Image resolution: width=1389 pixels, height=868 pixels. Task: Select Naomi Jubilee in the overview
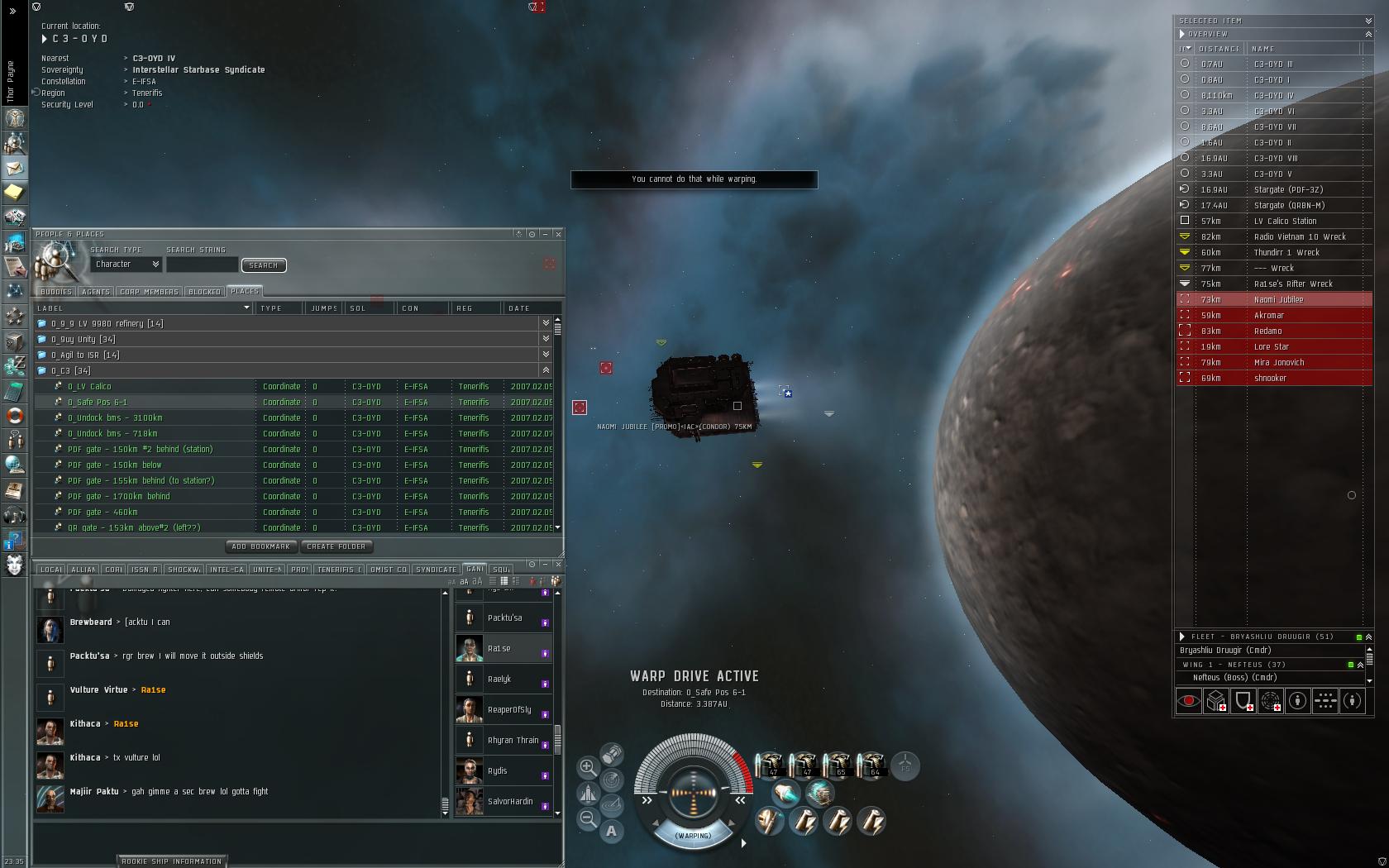(1278, 300)
